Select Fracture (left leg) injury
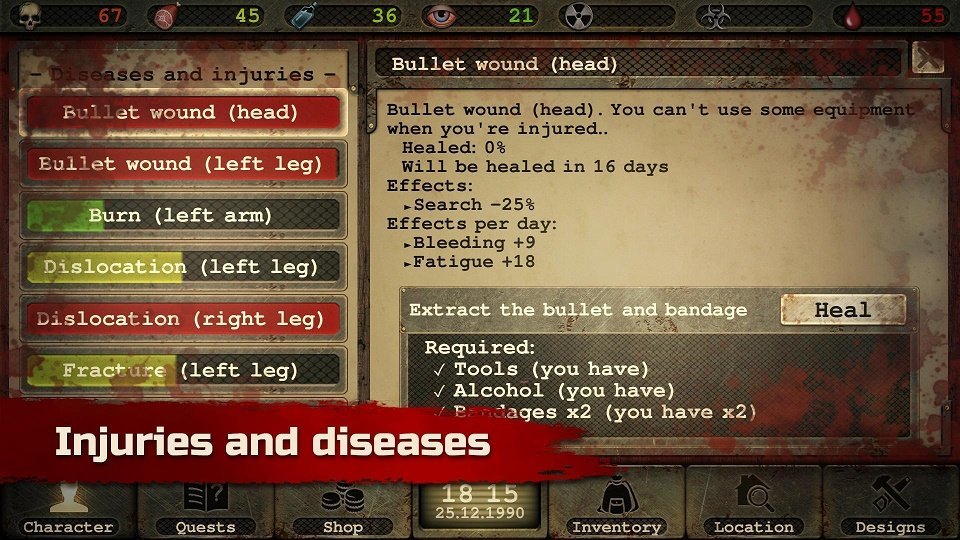The image size is (960, 540). tap(182, 370)
